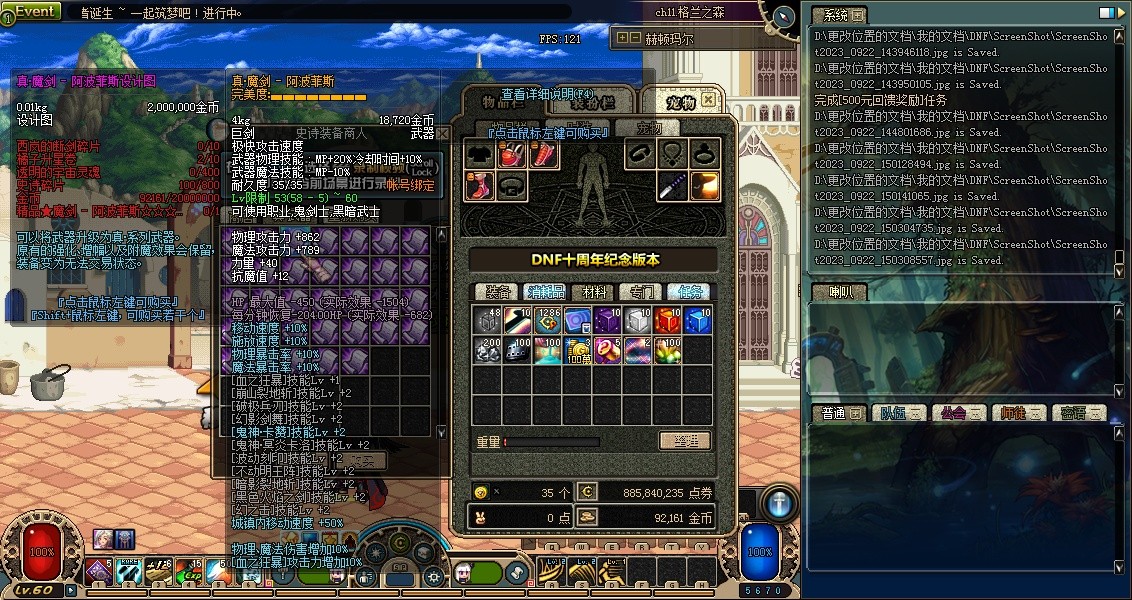Close the weapon shop grid window

[x=442, y=133]
